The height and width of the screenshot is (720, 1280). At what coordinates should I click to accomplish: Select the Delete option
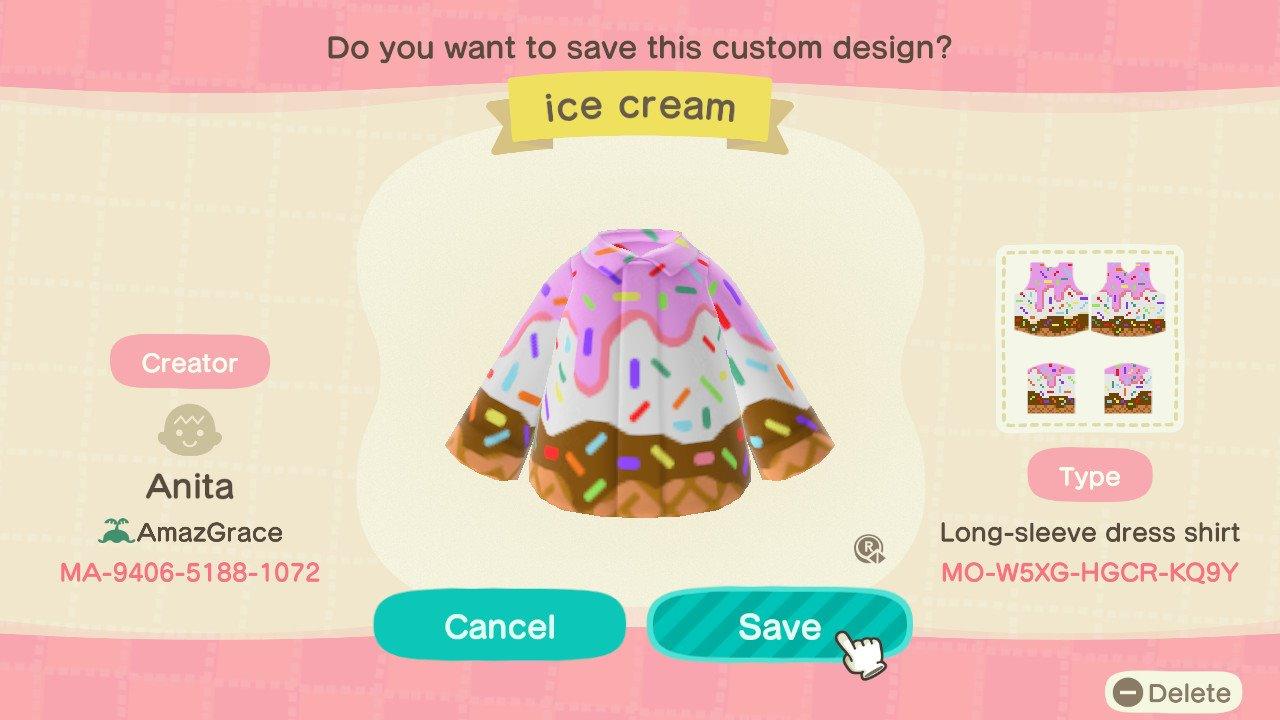1176,692
